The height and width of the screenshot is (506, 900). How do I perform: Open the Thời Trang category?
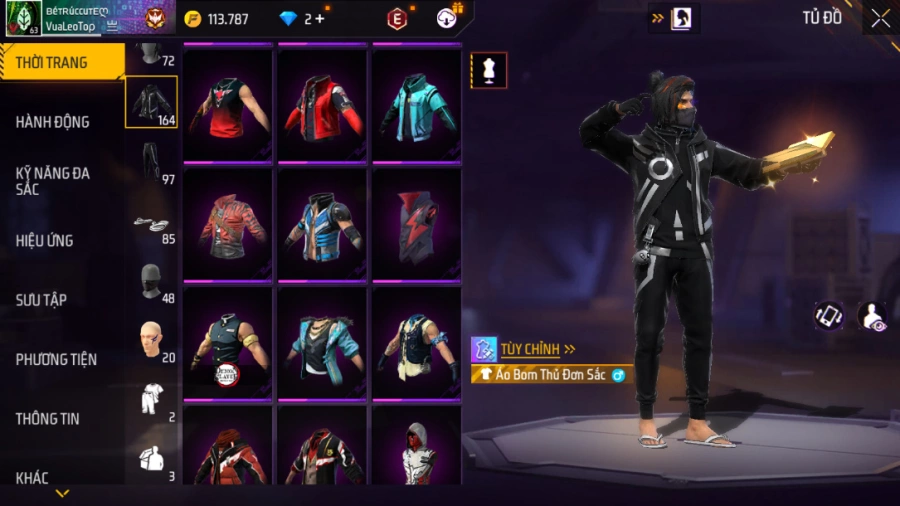point(60,62)
